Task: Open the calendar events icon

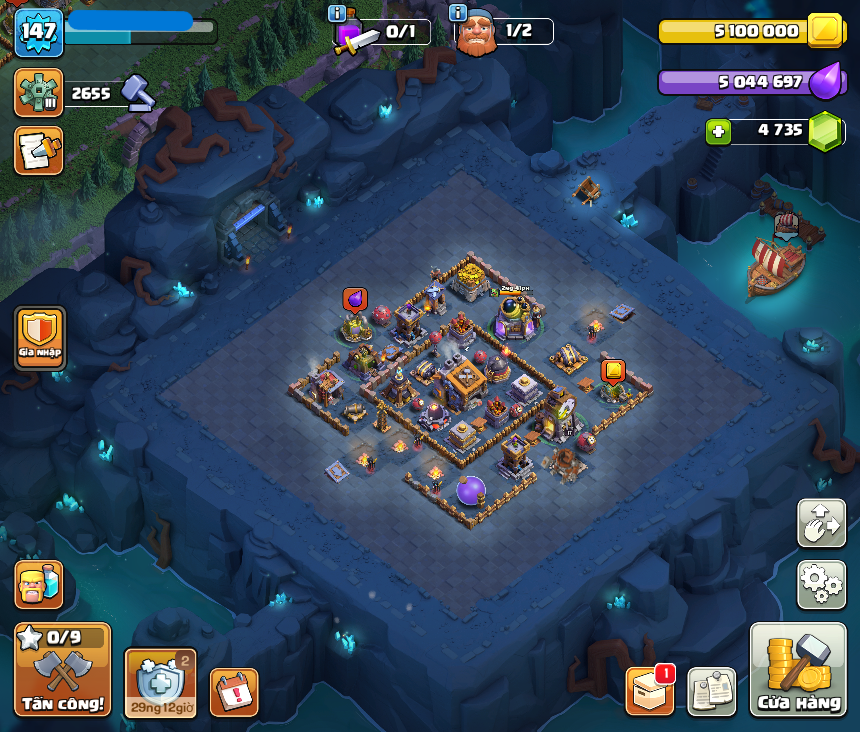Action: pyautogui.click(x=234, y=692)
